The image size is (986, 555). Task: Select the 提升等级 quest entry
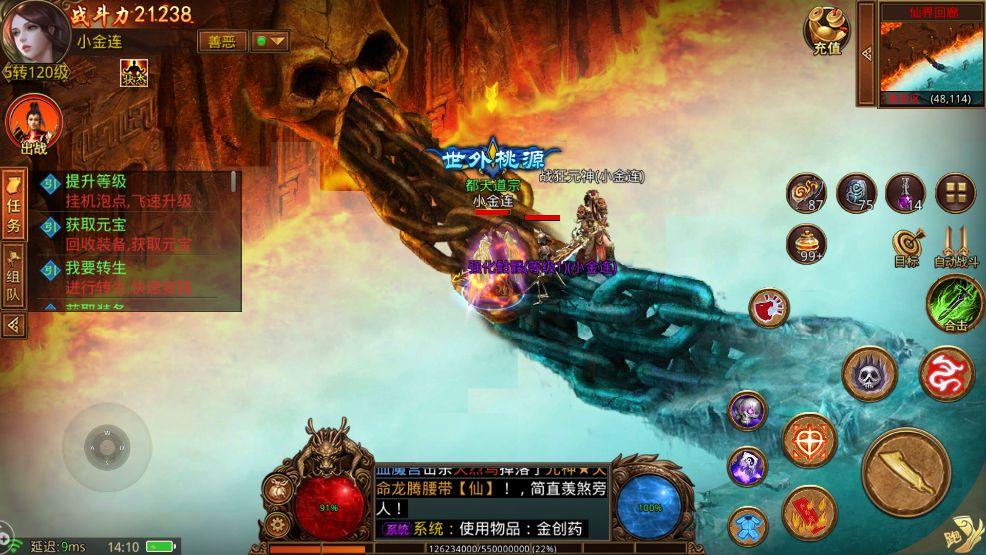point(135,190)
